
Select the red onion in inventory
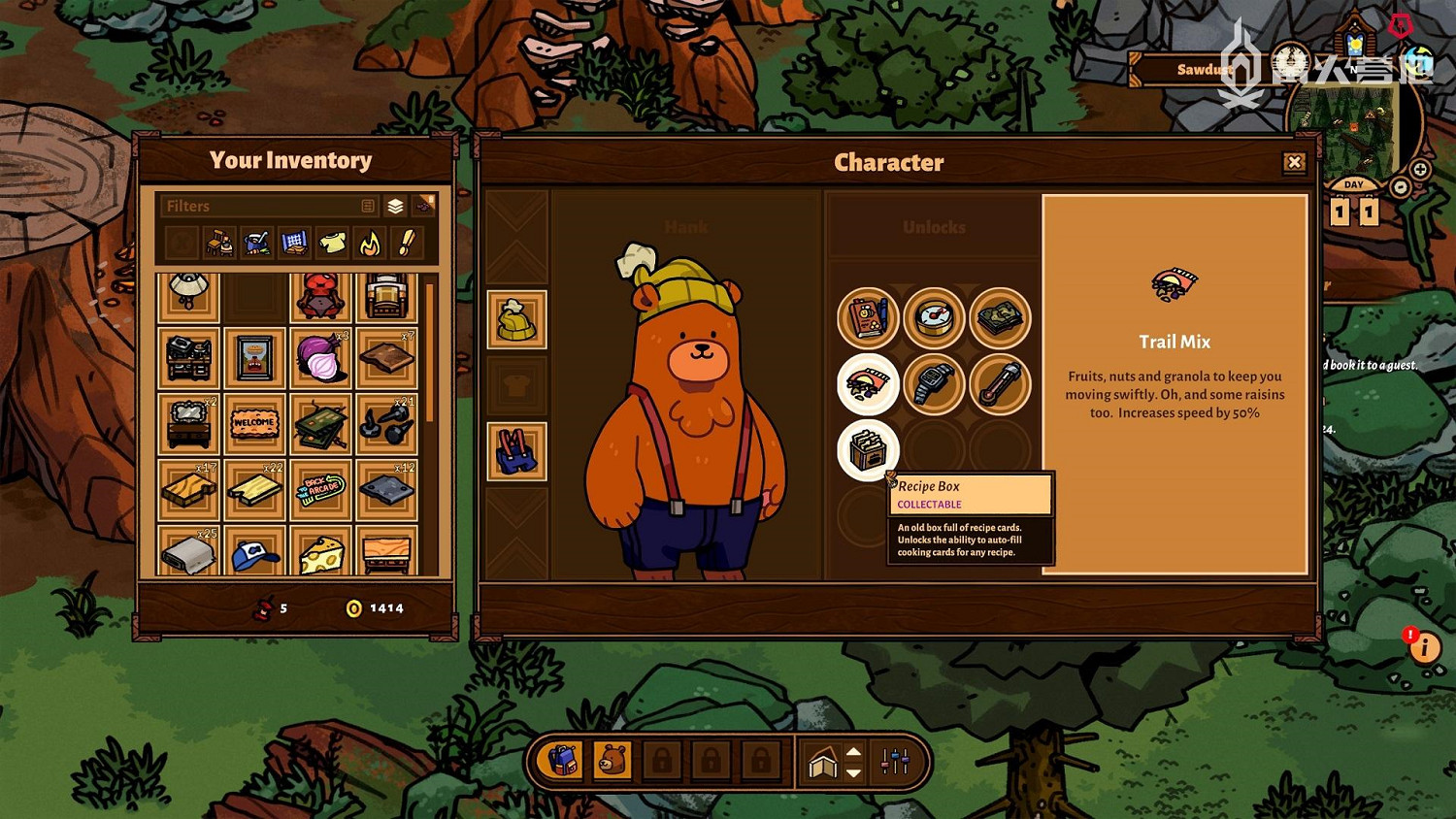point(320,358)
